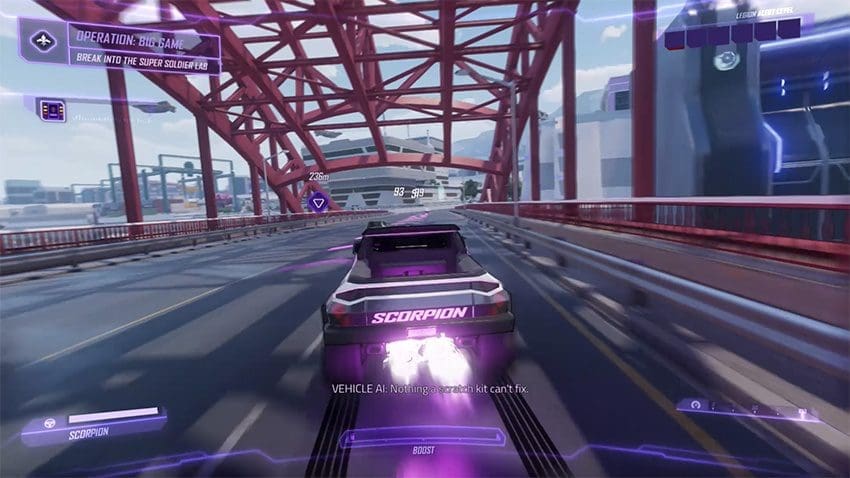The width and height of the screenshot is (850, 478).
Task: Select the steering wheel icon on the Scorpion panel
Action: click(x=48, y=421)
